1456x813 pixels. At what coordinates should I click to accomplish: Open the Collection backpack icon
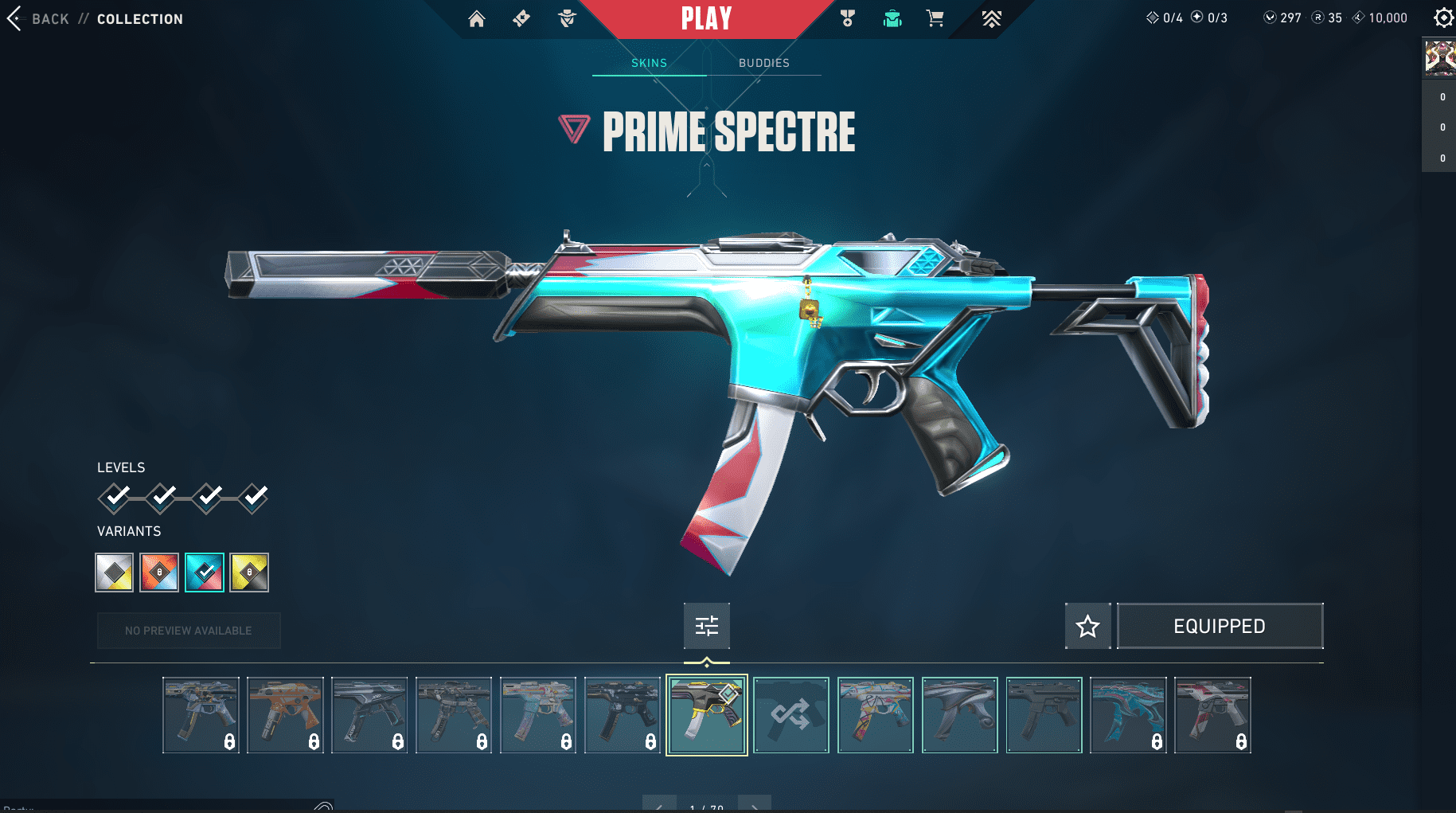point(892,18)
